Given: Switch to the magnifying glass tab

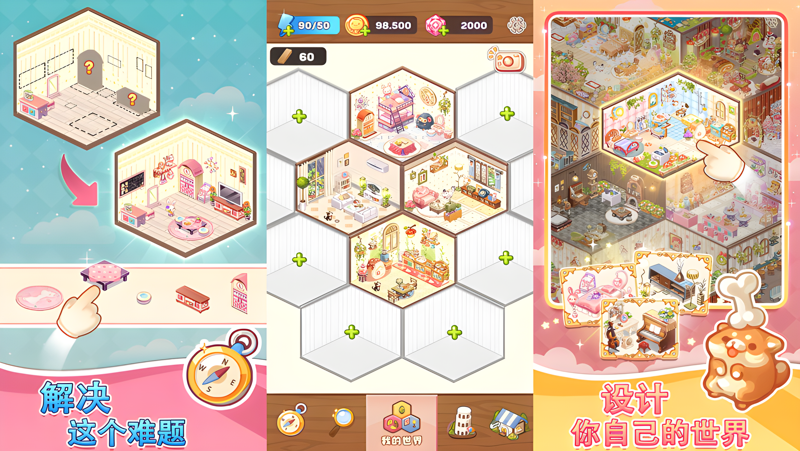Looking at the screenshot, I should click(x=341, y=421).
